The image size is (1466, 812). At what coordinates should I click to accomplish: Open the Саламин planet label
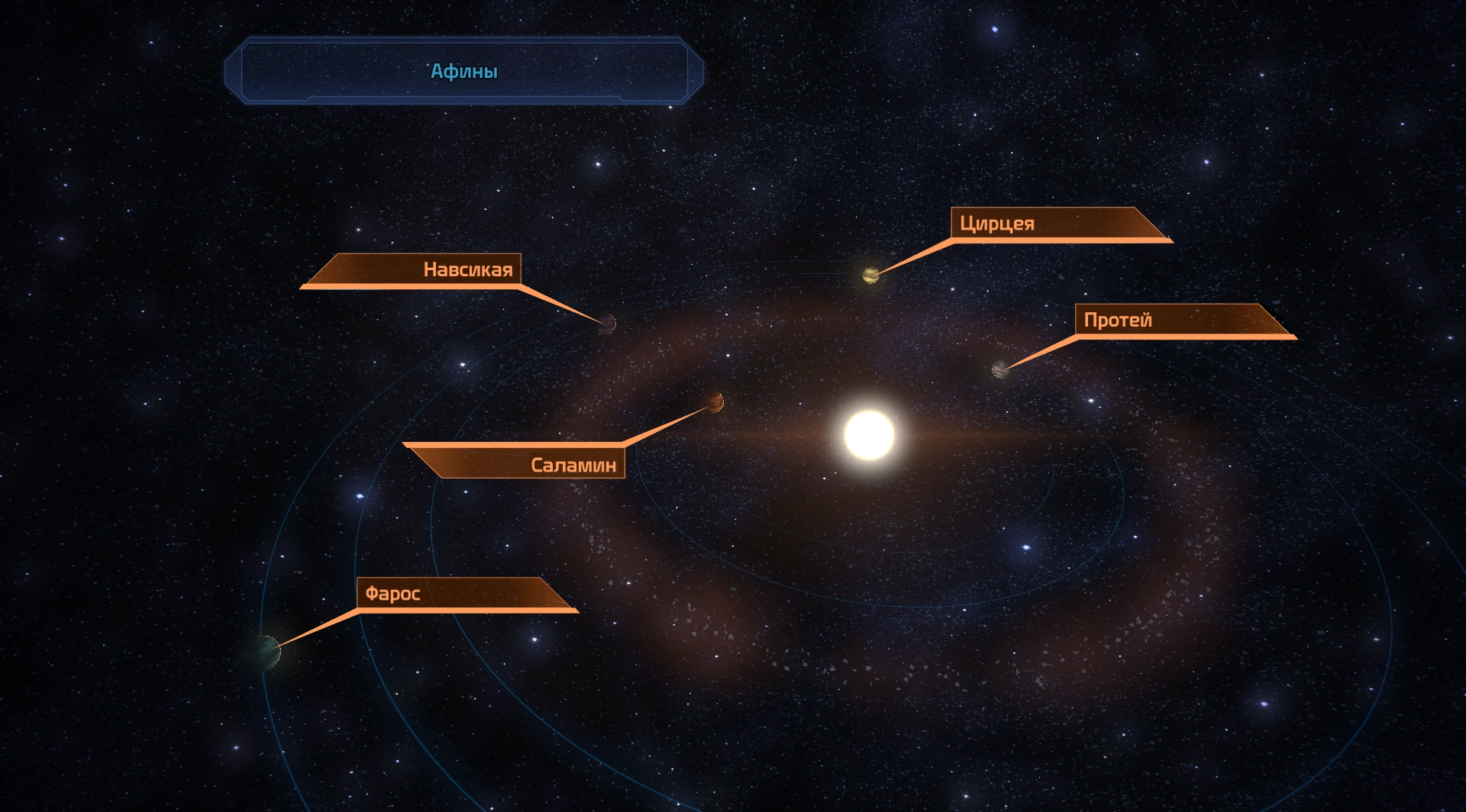pyautogui.click(x=573, y=465)
